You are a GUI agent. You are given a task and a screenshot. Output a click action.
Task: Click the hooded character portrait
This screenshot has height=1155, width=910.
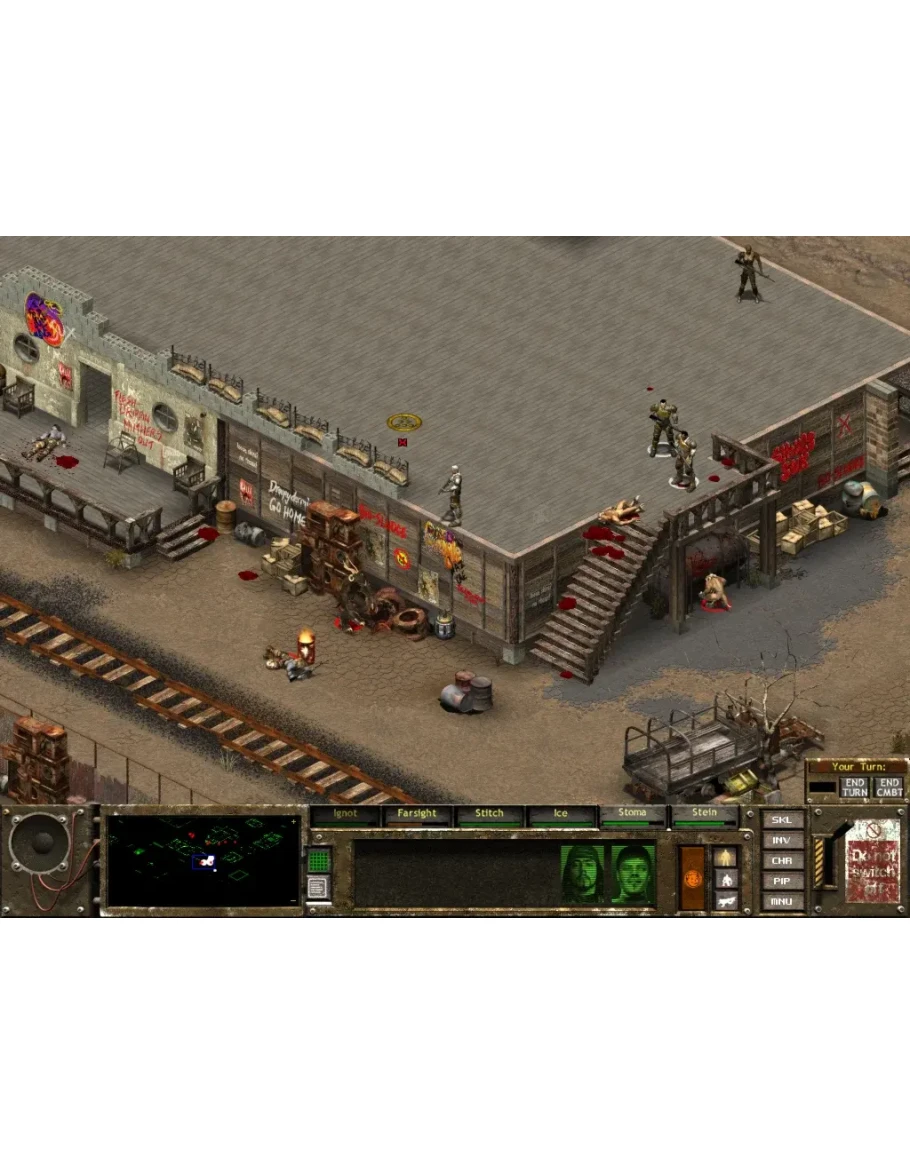pyautogui.click(x=582, y=876)
